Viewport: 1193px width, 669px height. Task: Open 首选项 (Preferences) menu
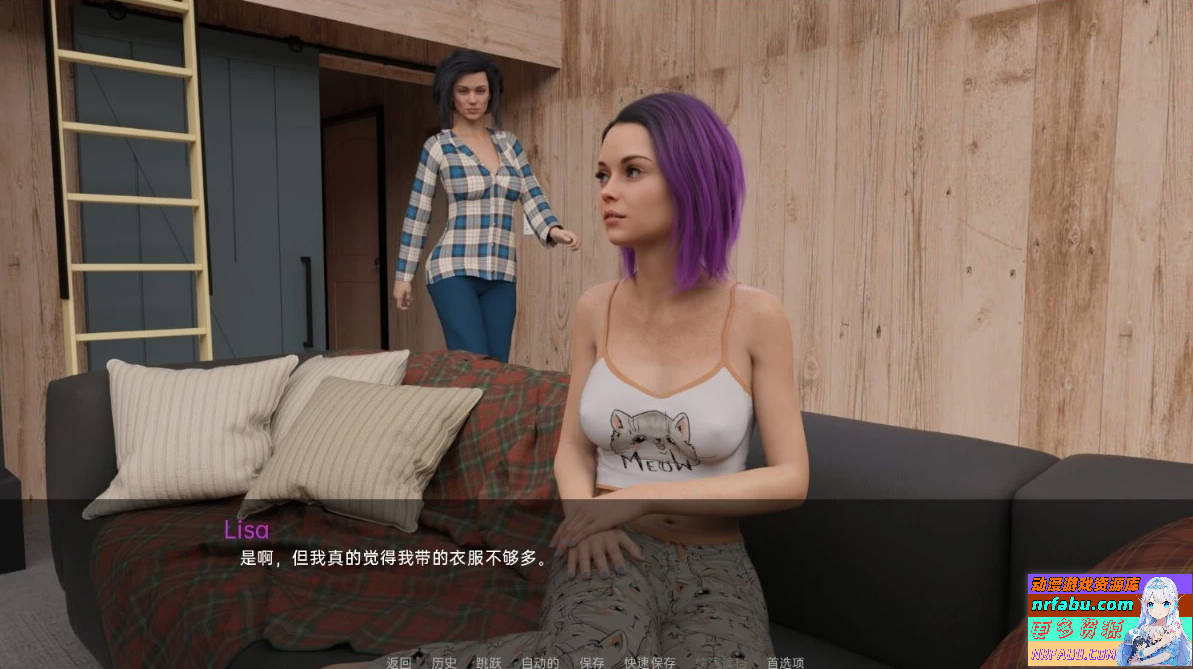click(x=785, y=662)
